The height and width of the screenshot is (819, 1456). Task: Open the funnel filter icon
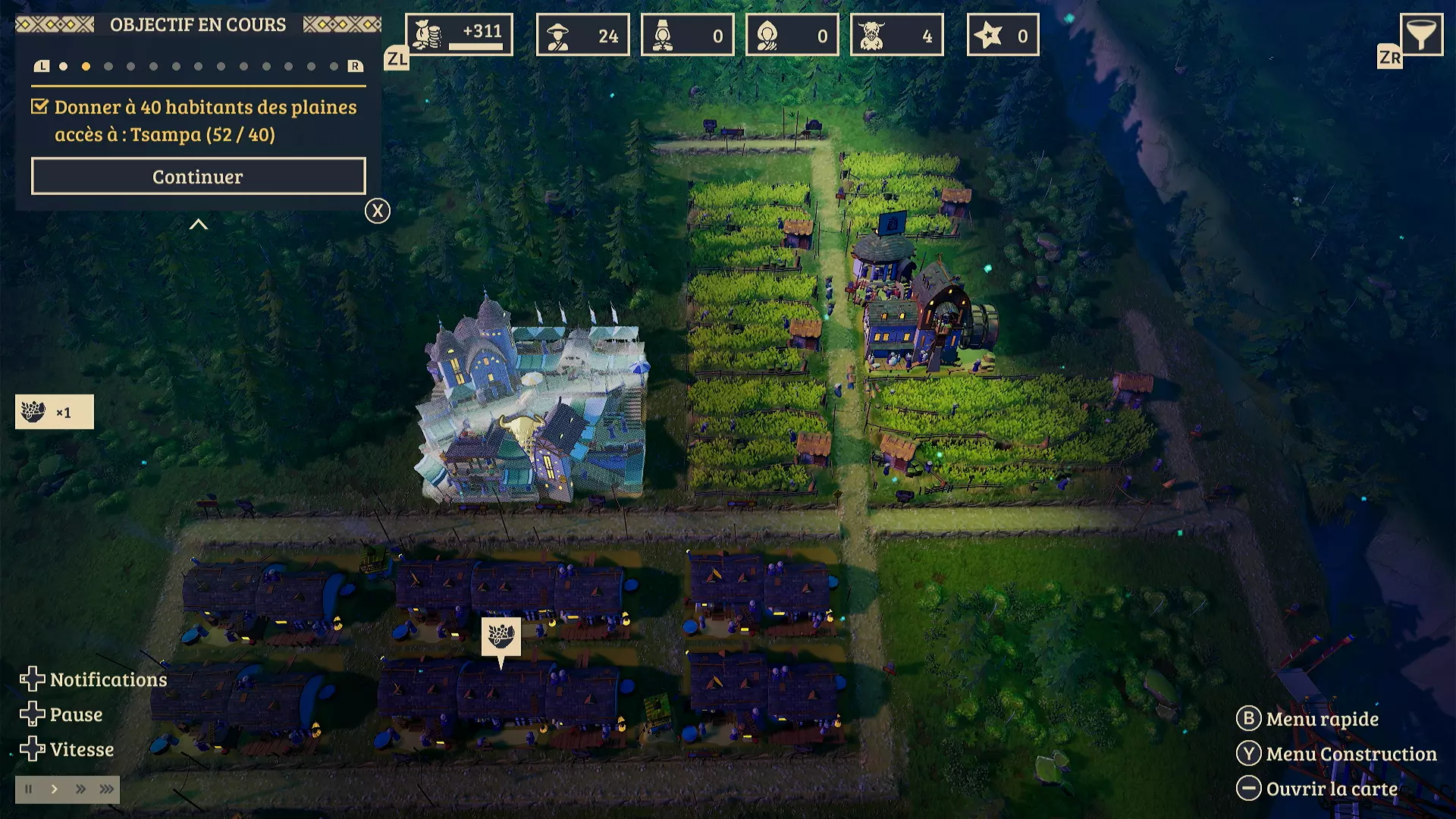pyautogui.click(x=1420, y=35)
